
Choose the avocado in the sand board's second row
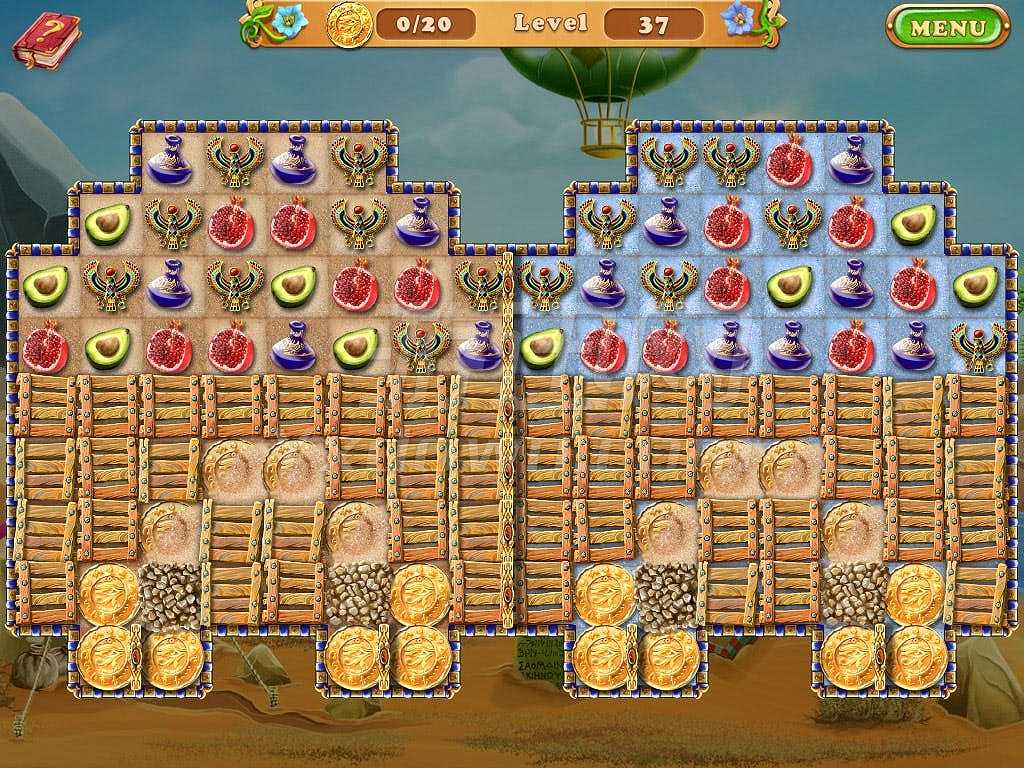pos(108,224)
